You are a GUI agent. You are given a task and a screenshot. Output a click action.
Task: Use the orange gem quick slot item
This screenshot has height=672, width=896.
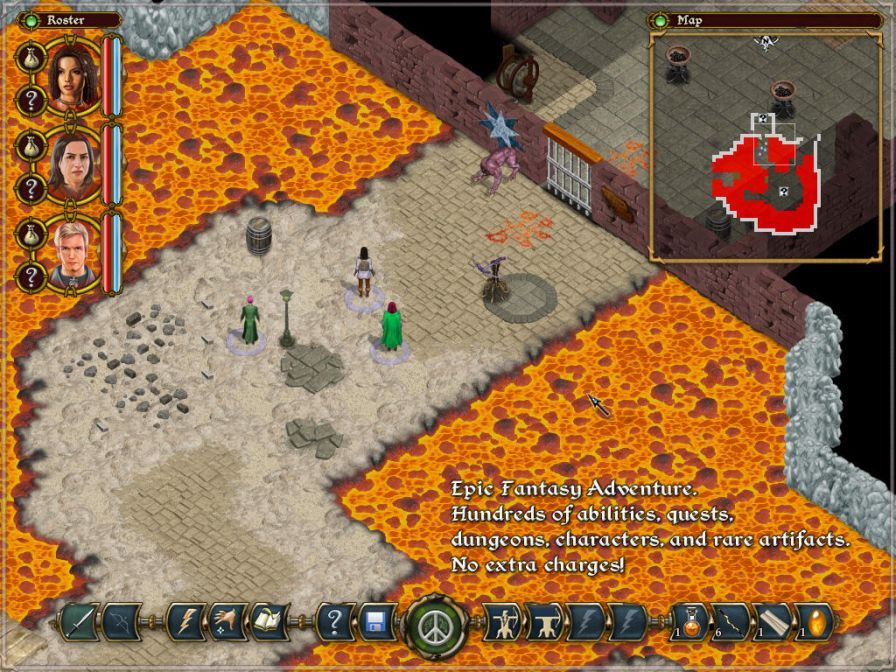point(815,621)
